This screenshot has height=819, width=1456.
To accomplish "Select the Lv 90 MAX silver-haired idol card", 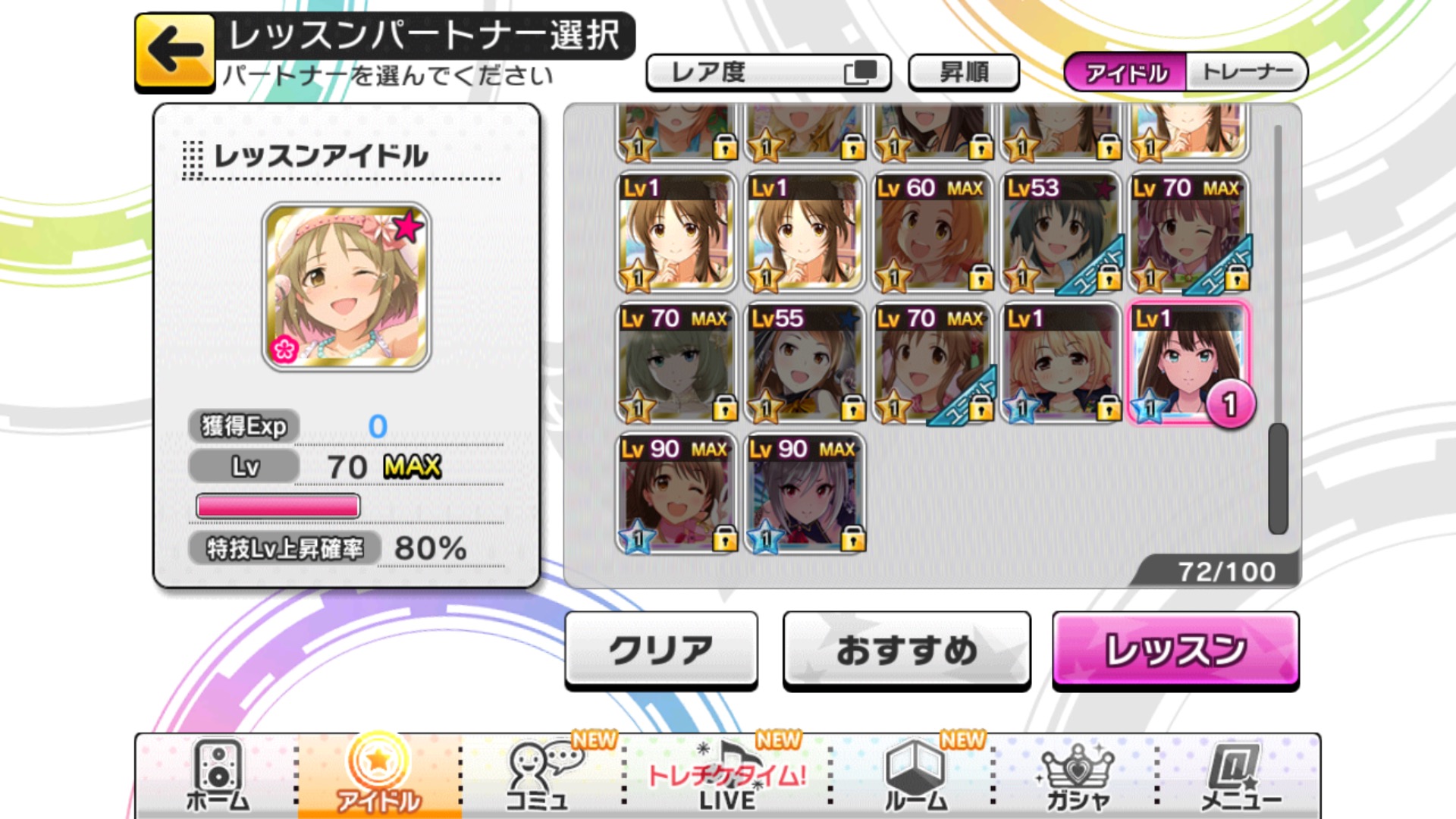I will pos(804,492).
